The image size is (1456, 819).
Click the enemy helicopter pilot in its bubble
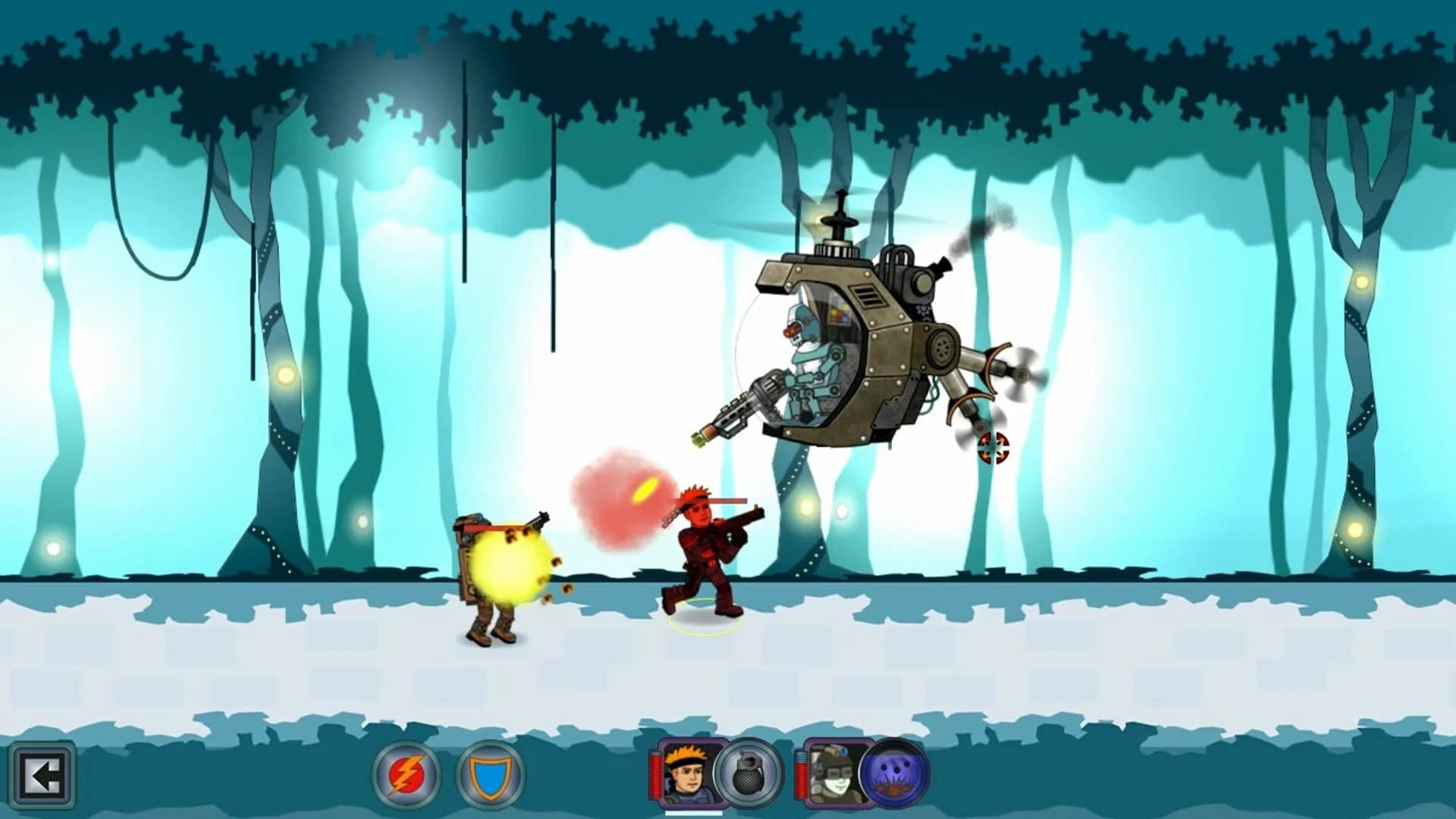click(811, 356)
